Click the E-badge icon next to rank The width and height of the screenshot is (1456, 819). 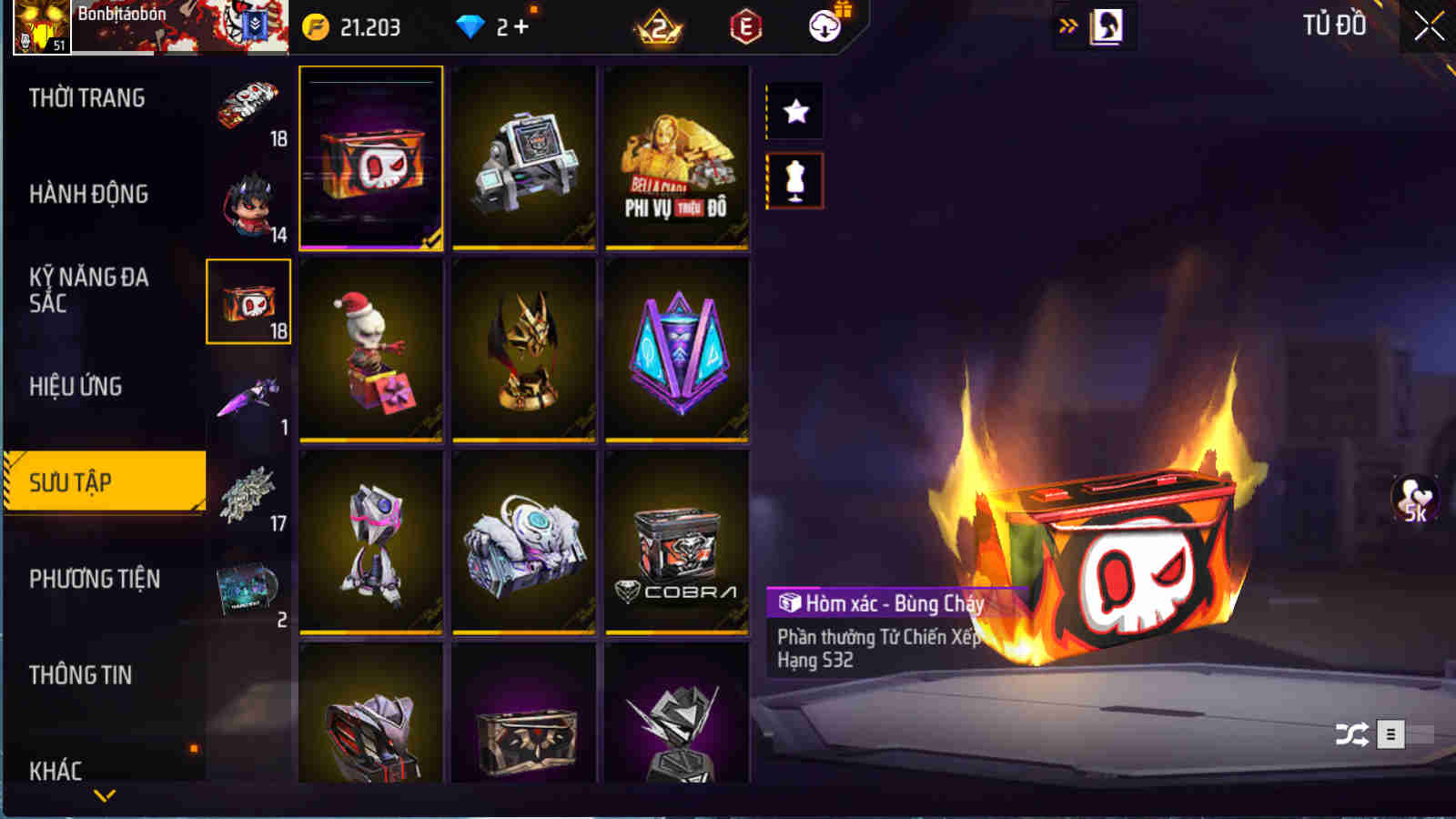(x=743, y=26)
